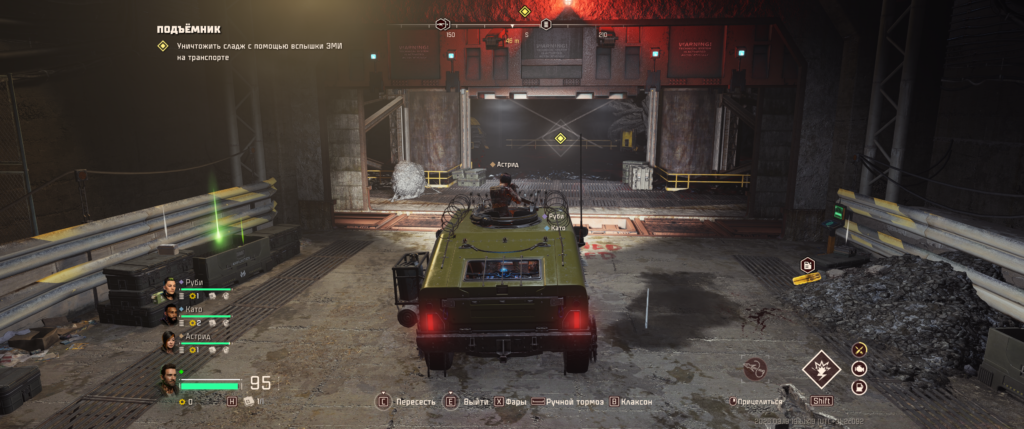Select the round weapon icon in brackets
Viewport: 1024px width, 429px height.
[757, 370]
